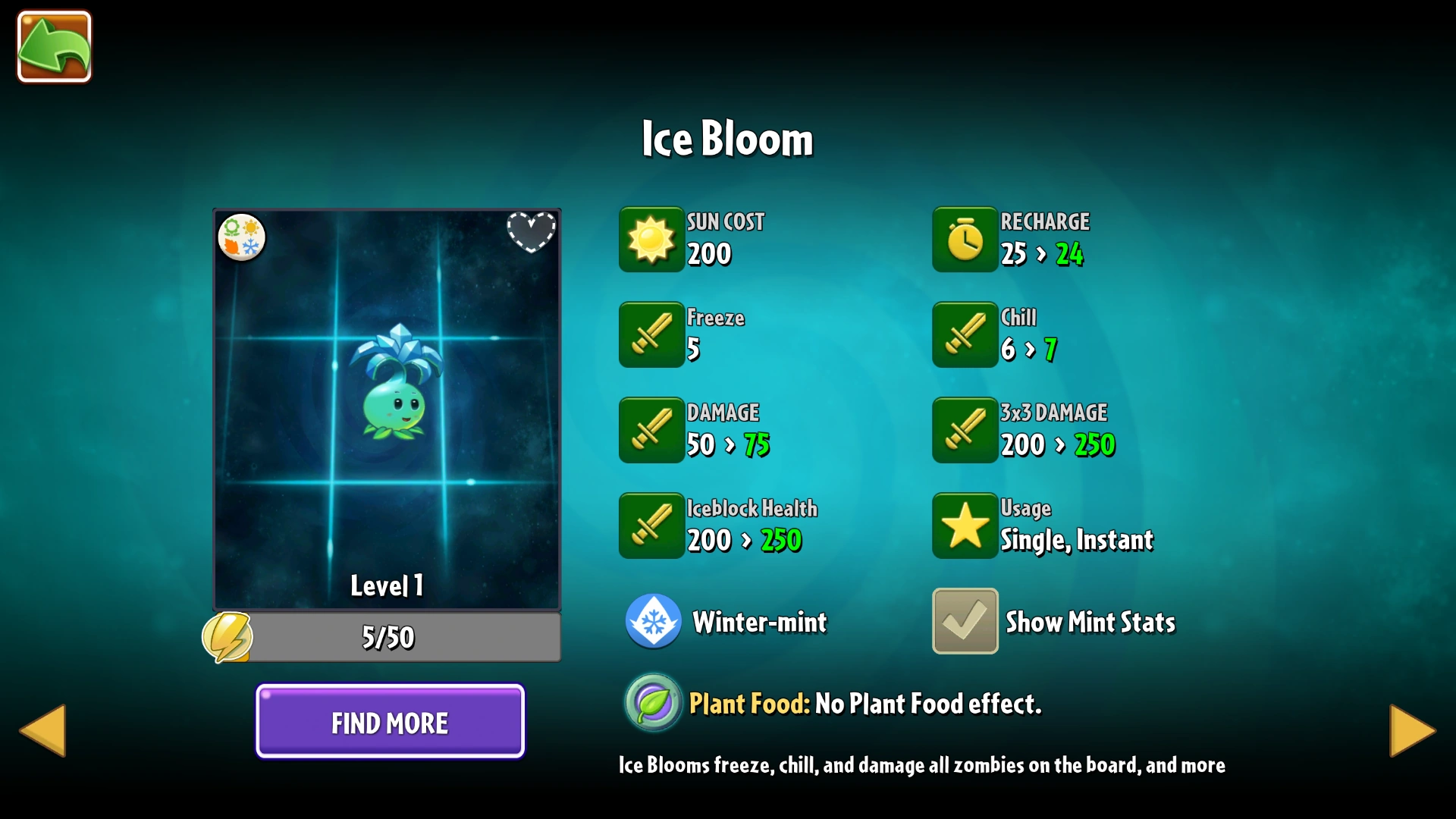Image resolution: width=1456 pixels, height=819 pixels.
Task: Click the Ice Bloom title text
Action: pos(726,139)
